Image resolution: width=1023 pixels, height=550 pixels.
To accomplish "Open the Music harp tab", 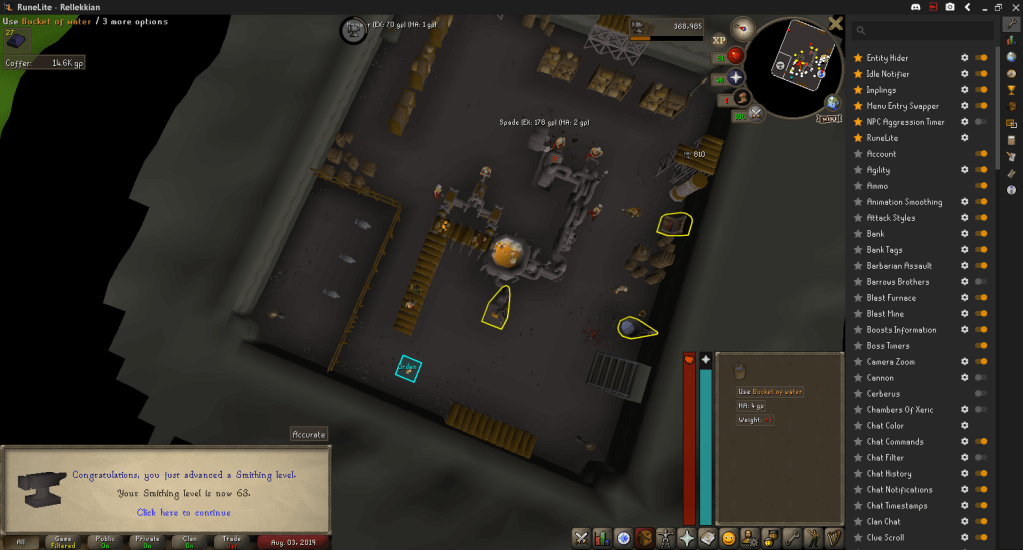I will coord(833,538).
